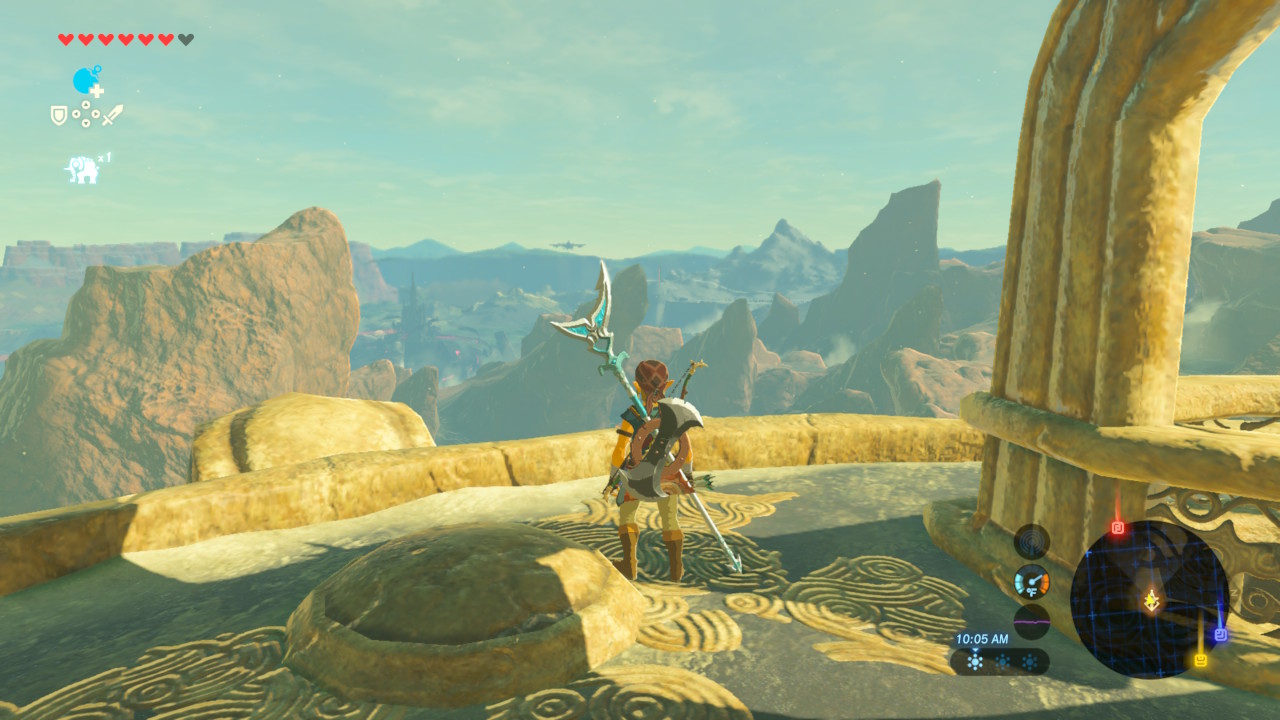The image size is (1280, 720).
Task: Click the sword quick-select icon
Action: coord(112,115)
